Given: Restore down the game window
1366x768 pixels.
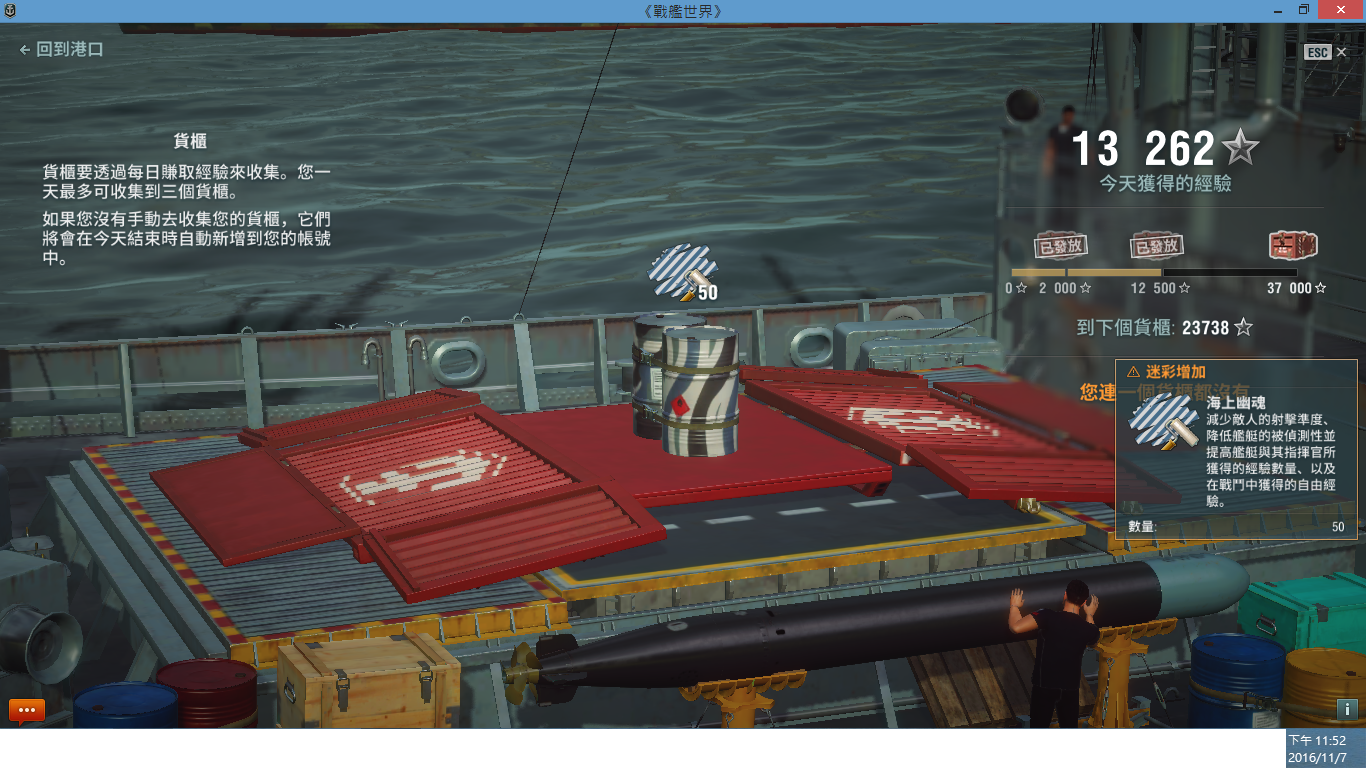Looking at the screenshot, I should tap(1303, 10).
